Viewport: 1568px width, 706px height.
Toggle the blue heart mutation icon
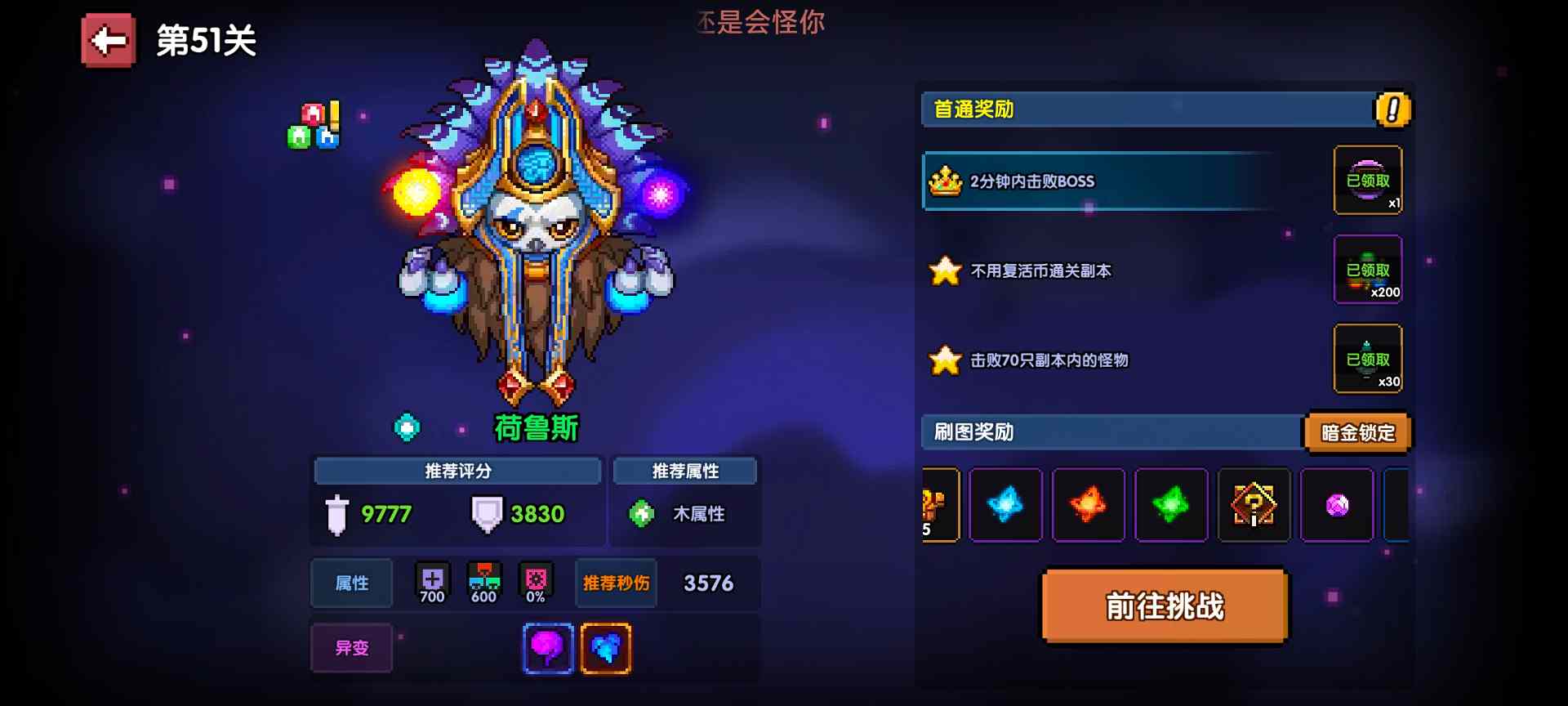[x=605, y=647]
